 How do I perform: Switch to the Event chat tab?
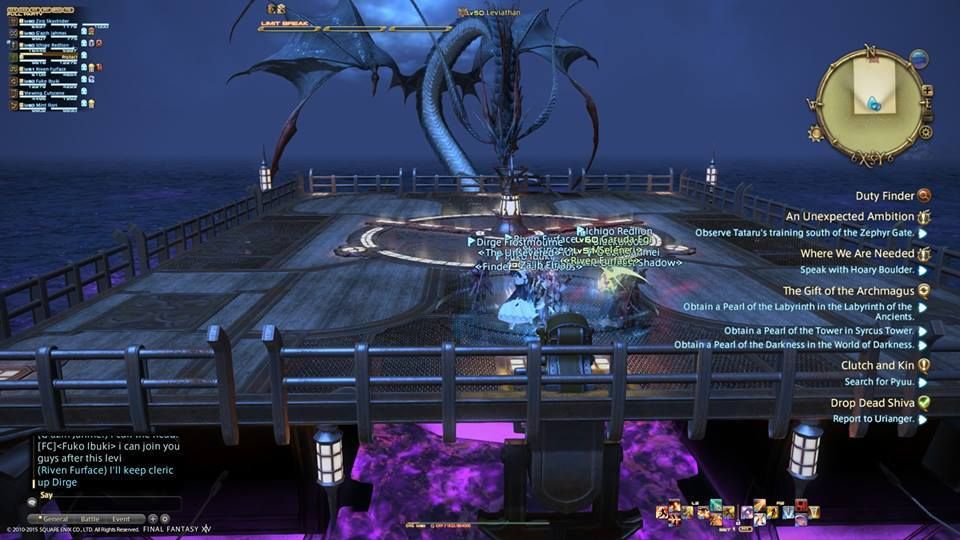121,519
